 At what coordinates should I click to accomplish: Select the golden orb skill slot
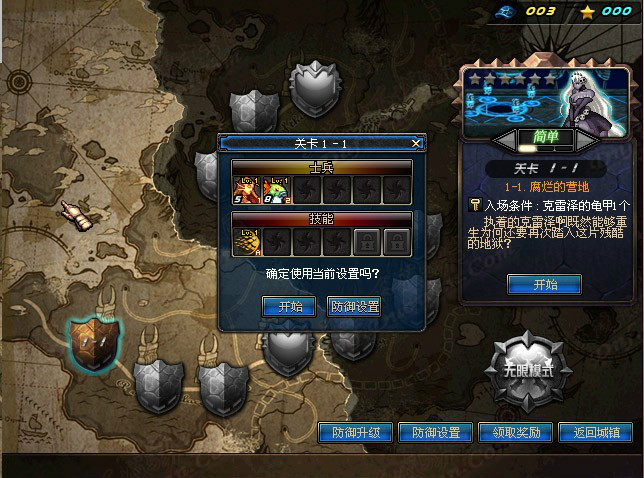click(247, 241)
